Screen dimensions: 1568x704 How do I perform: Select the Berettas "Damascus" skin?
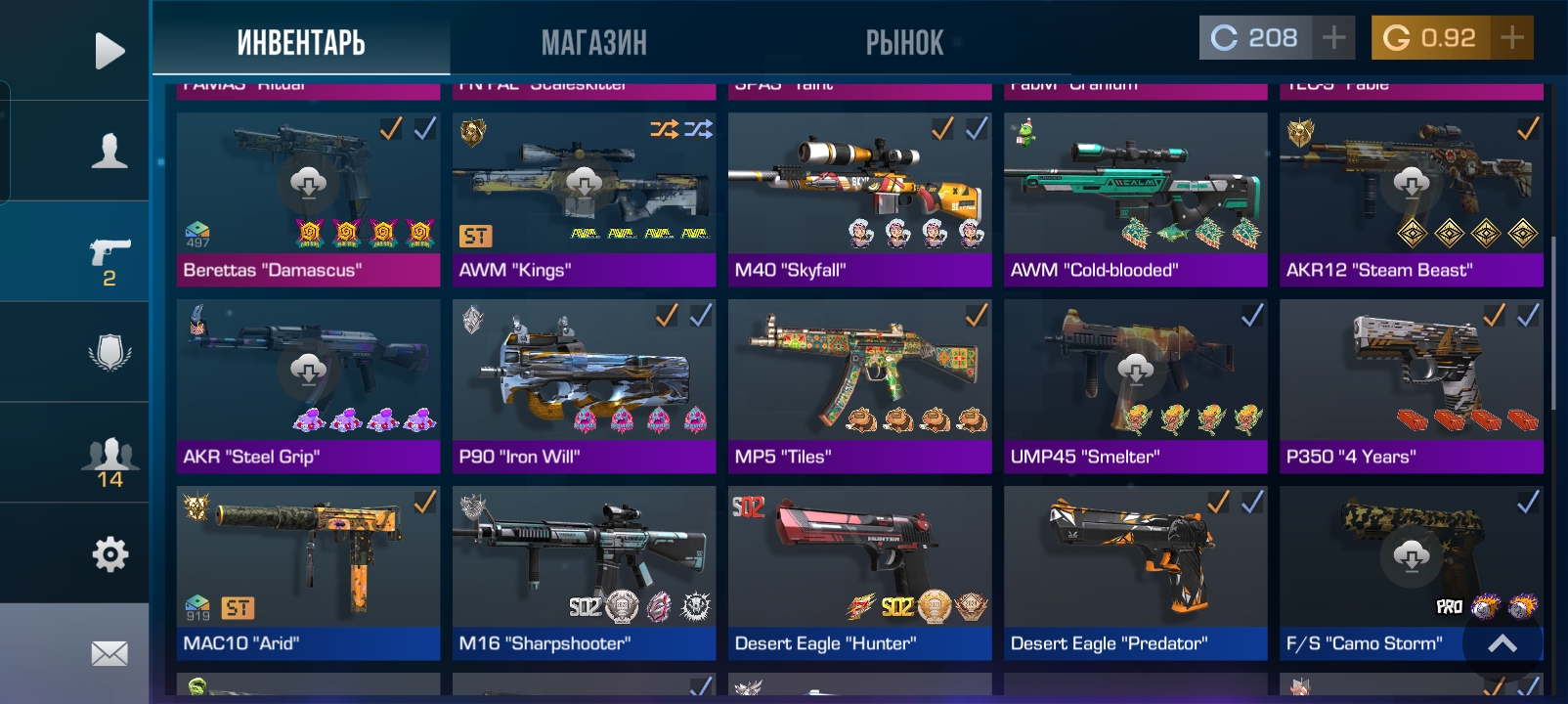pos(308,199)
